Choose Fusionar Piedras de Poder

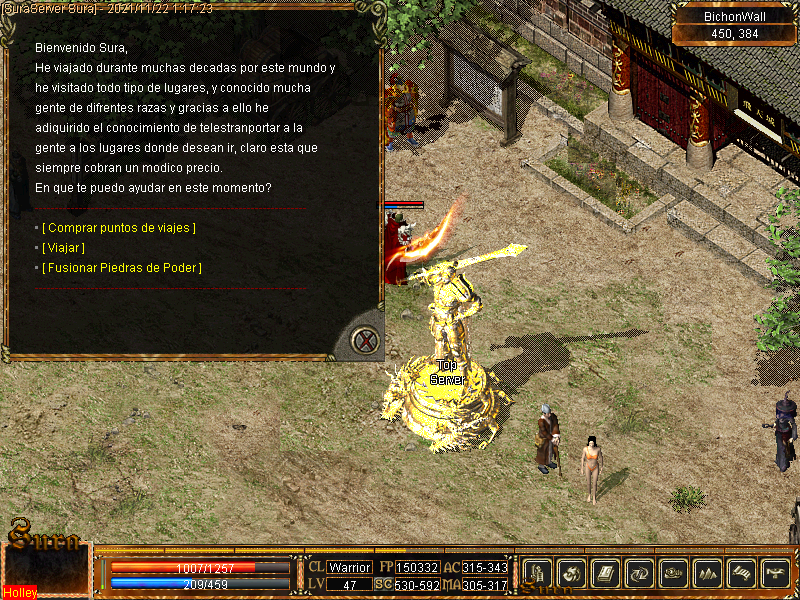pyautogui.click(x=122, y=268)
